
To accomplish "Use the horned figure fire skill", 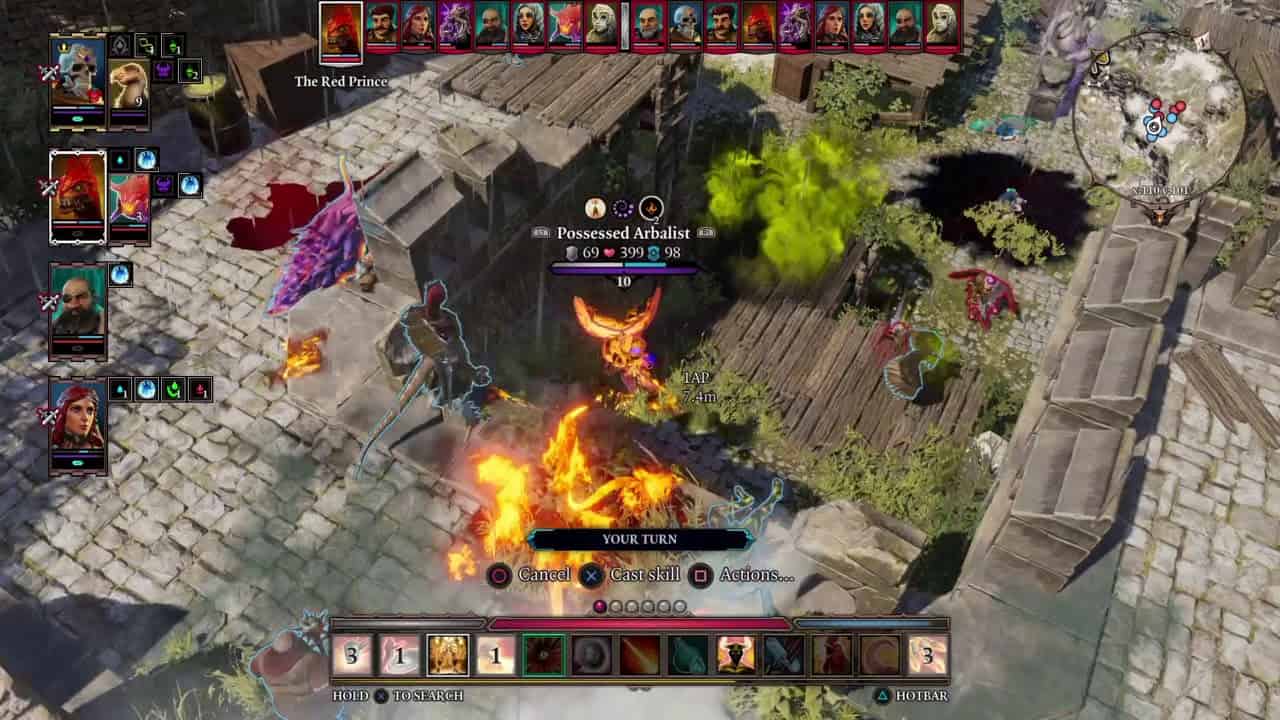I will click(736, 655).
